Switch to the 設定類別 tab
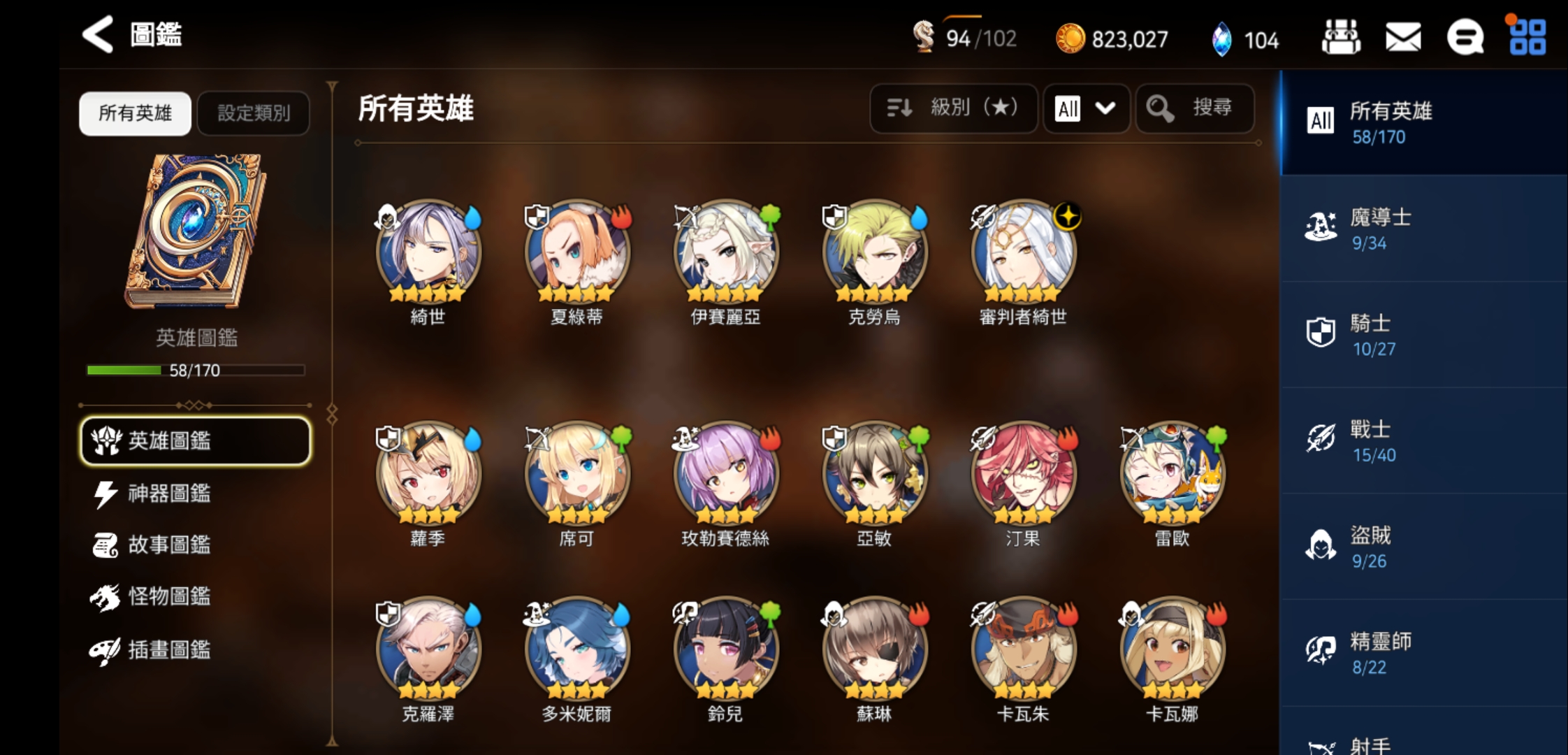The image size is (1568, 755). pos(253,113)
